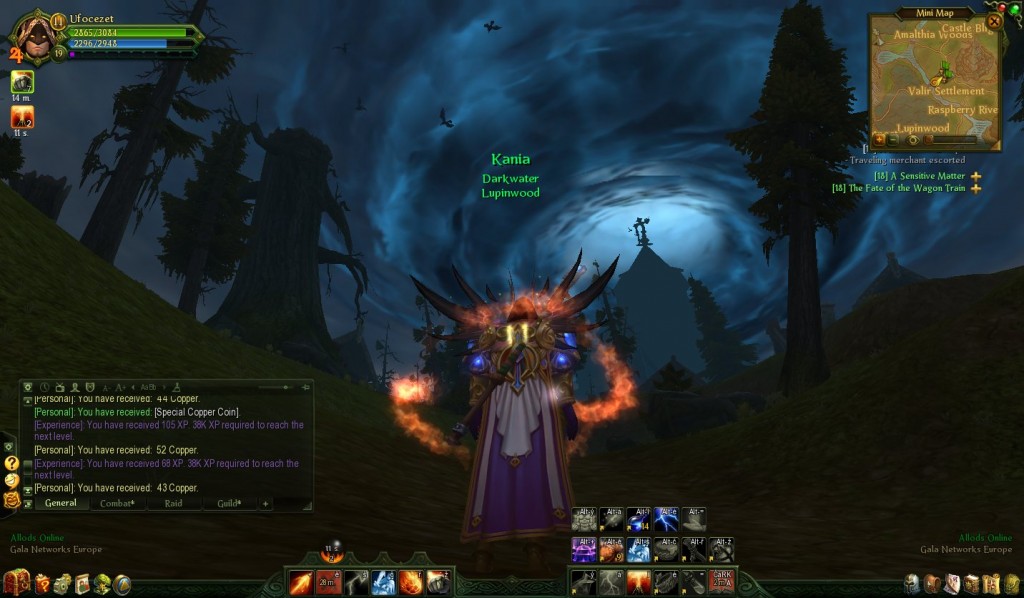Open the treasure chest shop icon
1024x598 pixels.
(x=16, y=582)
